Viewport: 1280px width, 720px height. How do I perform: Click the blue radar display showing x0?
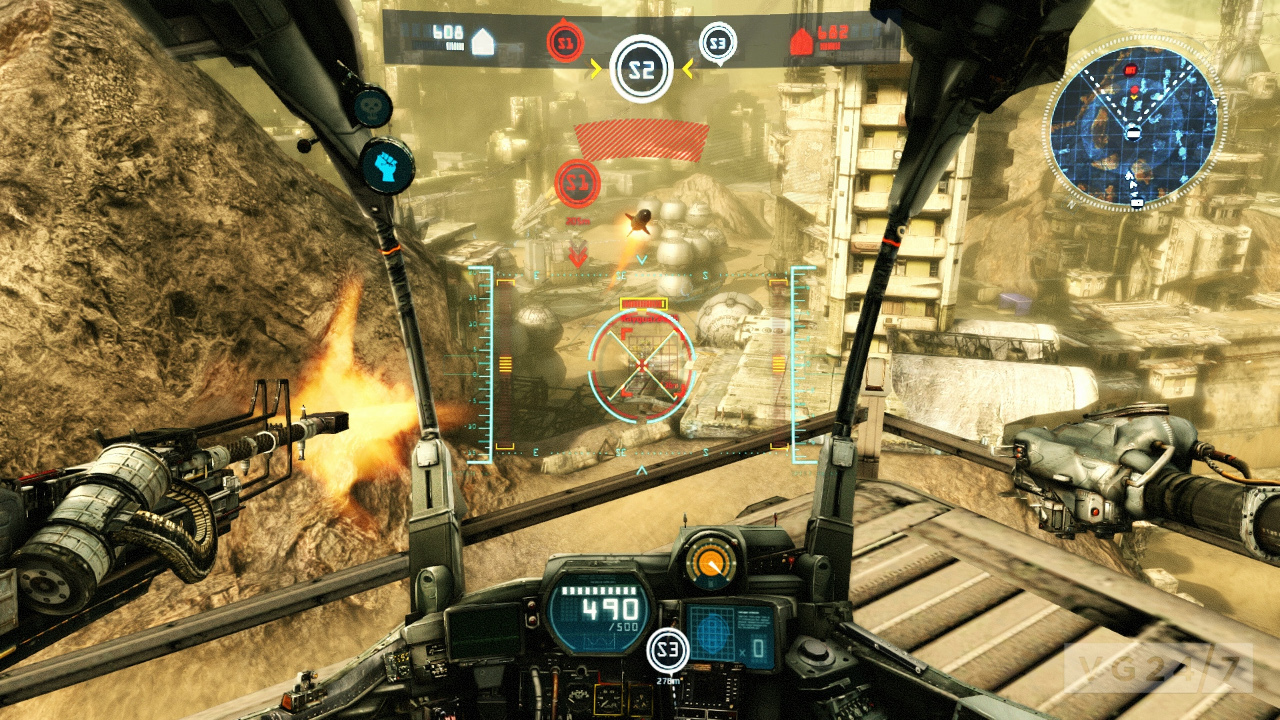729,631
